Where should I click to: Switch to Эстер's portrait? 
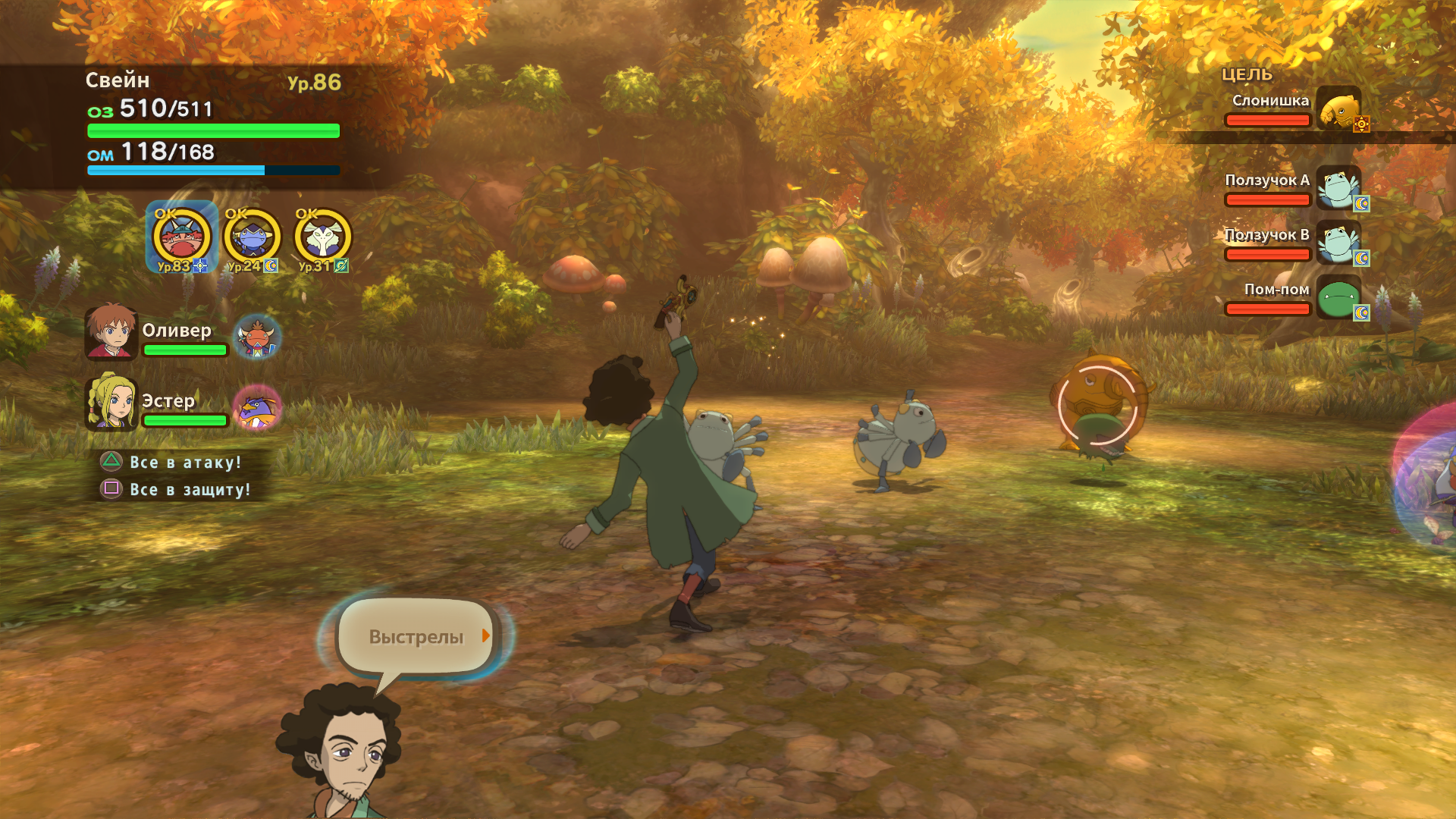coord(111,403)
